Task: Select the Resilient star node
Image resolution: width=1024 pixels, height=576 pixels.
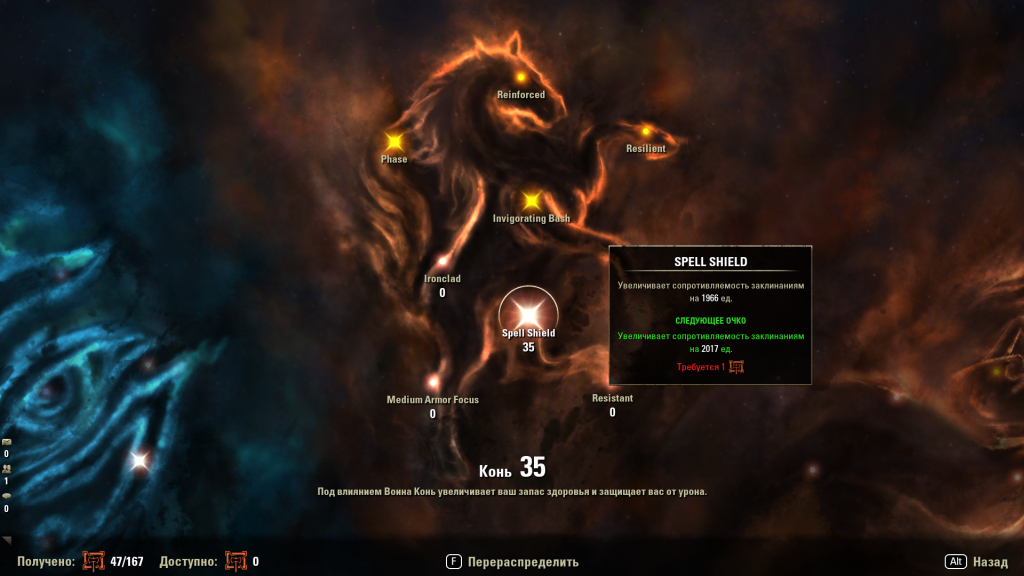Action: tap(646, 132)
